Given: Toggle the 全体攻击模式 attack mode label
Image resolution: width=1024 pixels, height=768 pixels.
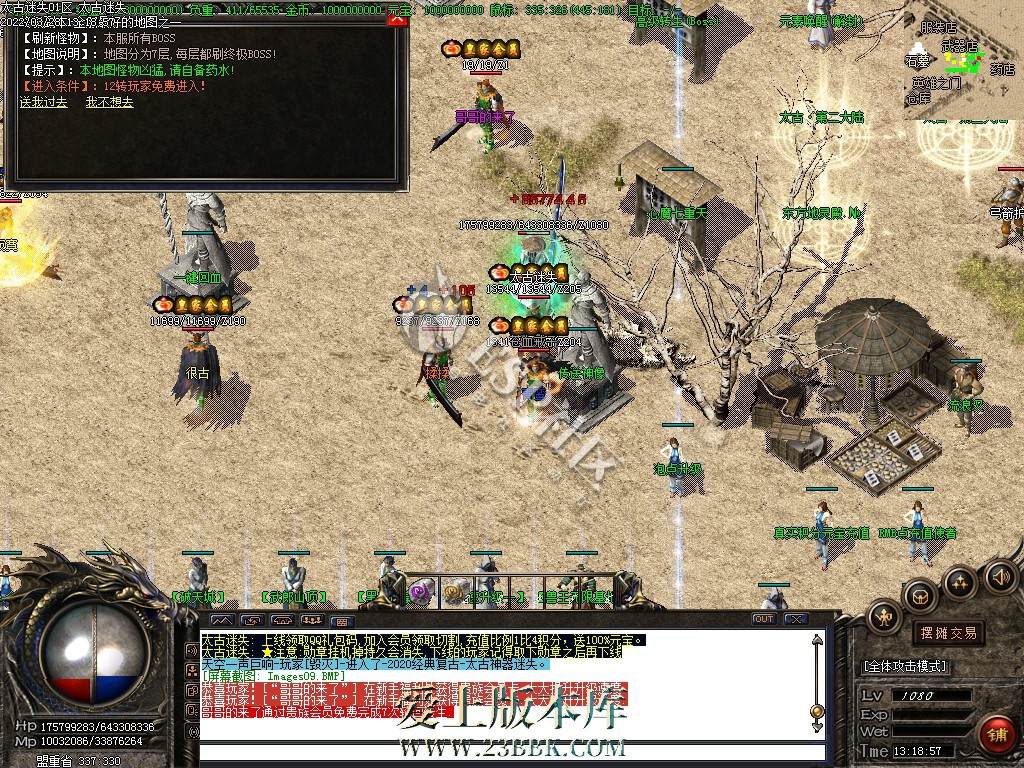Looking at the screenshot, I should [905, 666].
